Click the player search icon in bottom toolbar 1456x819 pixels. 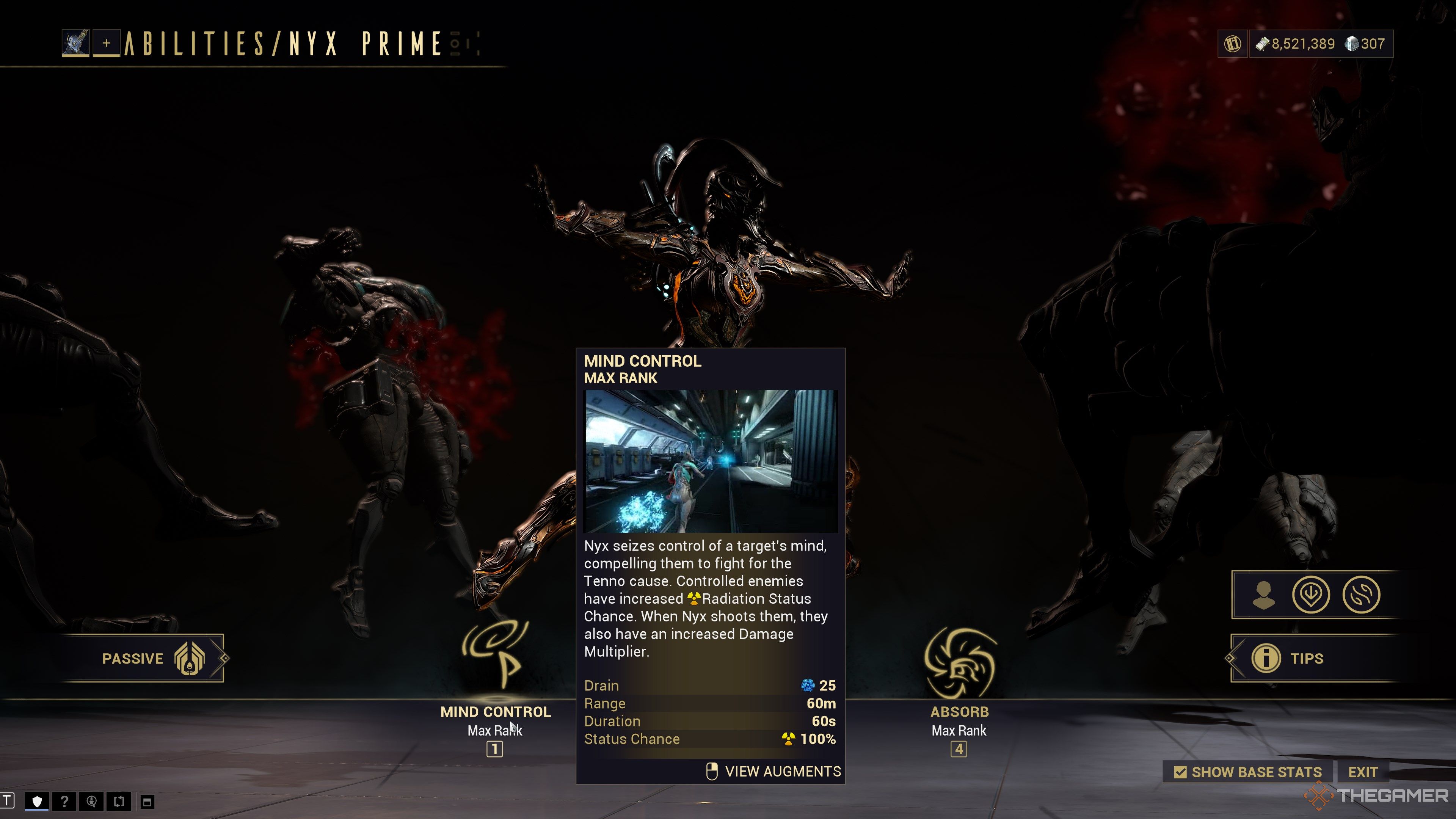91,802
